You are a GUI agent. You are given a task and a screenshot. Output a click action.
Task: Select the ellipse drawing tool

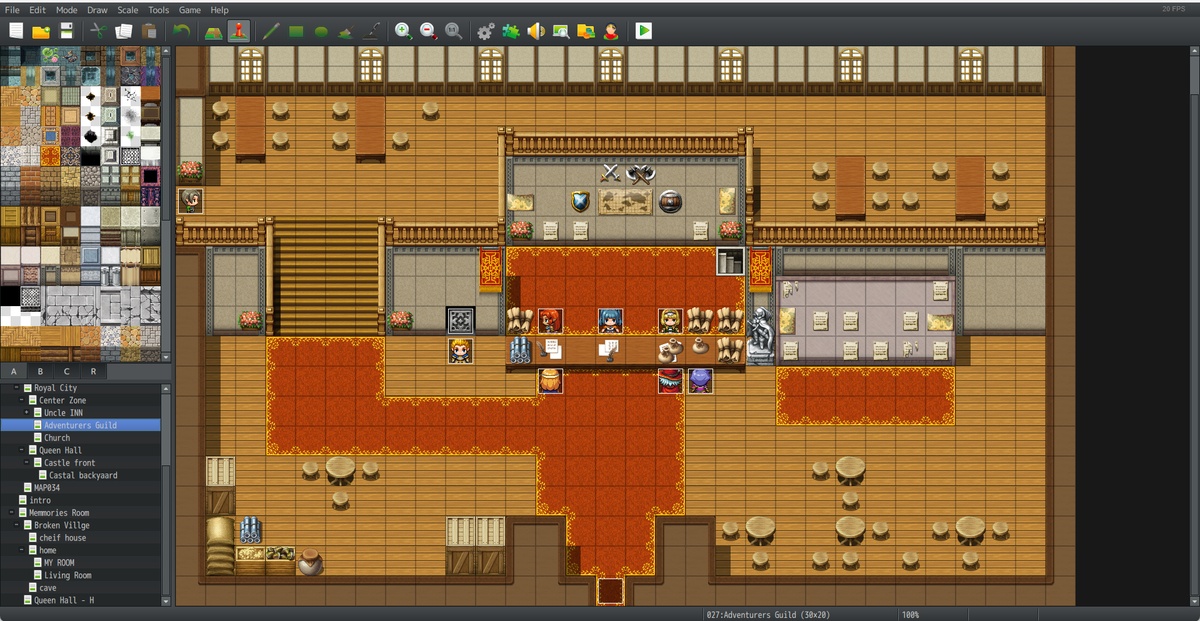pos(321,31)
